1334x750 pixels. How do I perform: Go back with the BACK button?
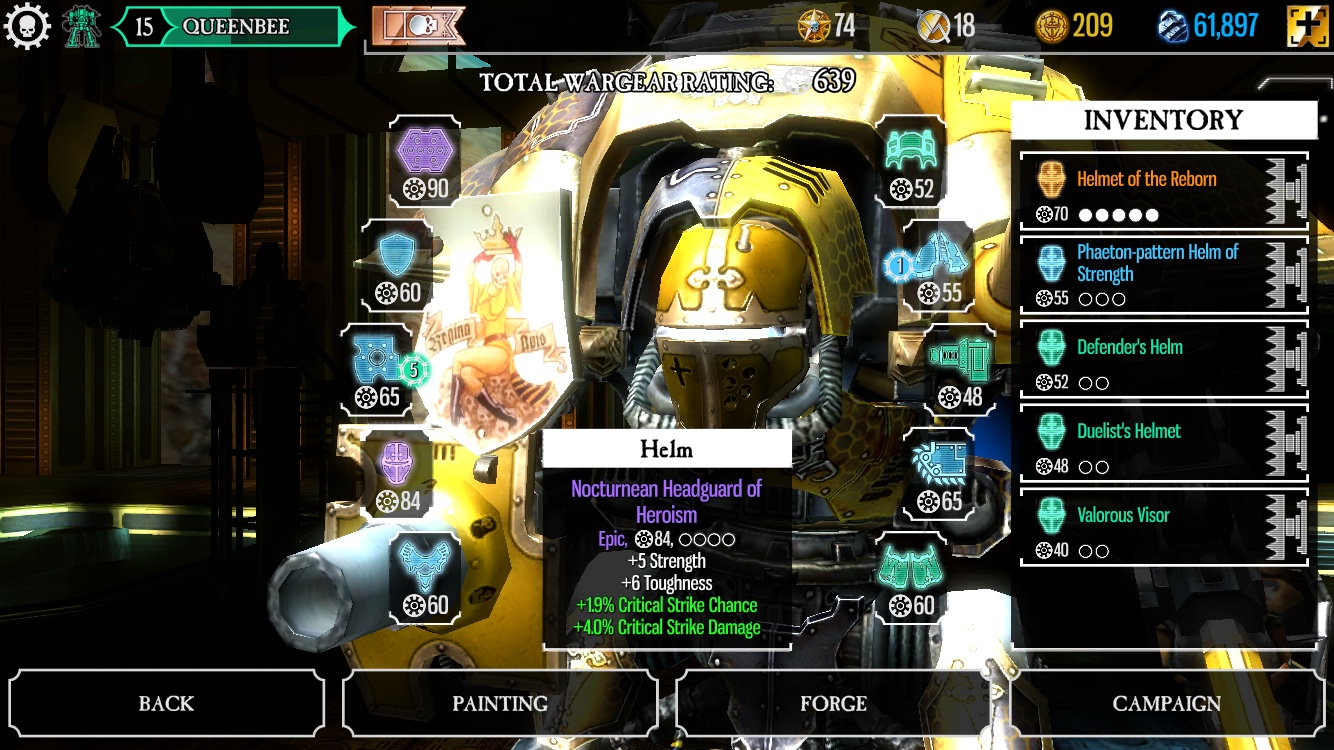[x=166, y=703]
